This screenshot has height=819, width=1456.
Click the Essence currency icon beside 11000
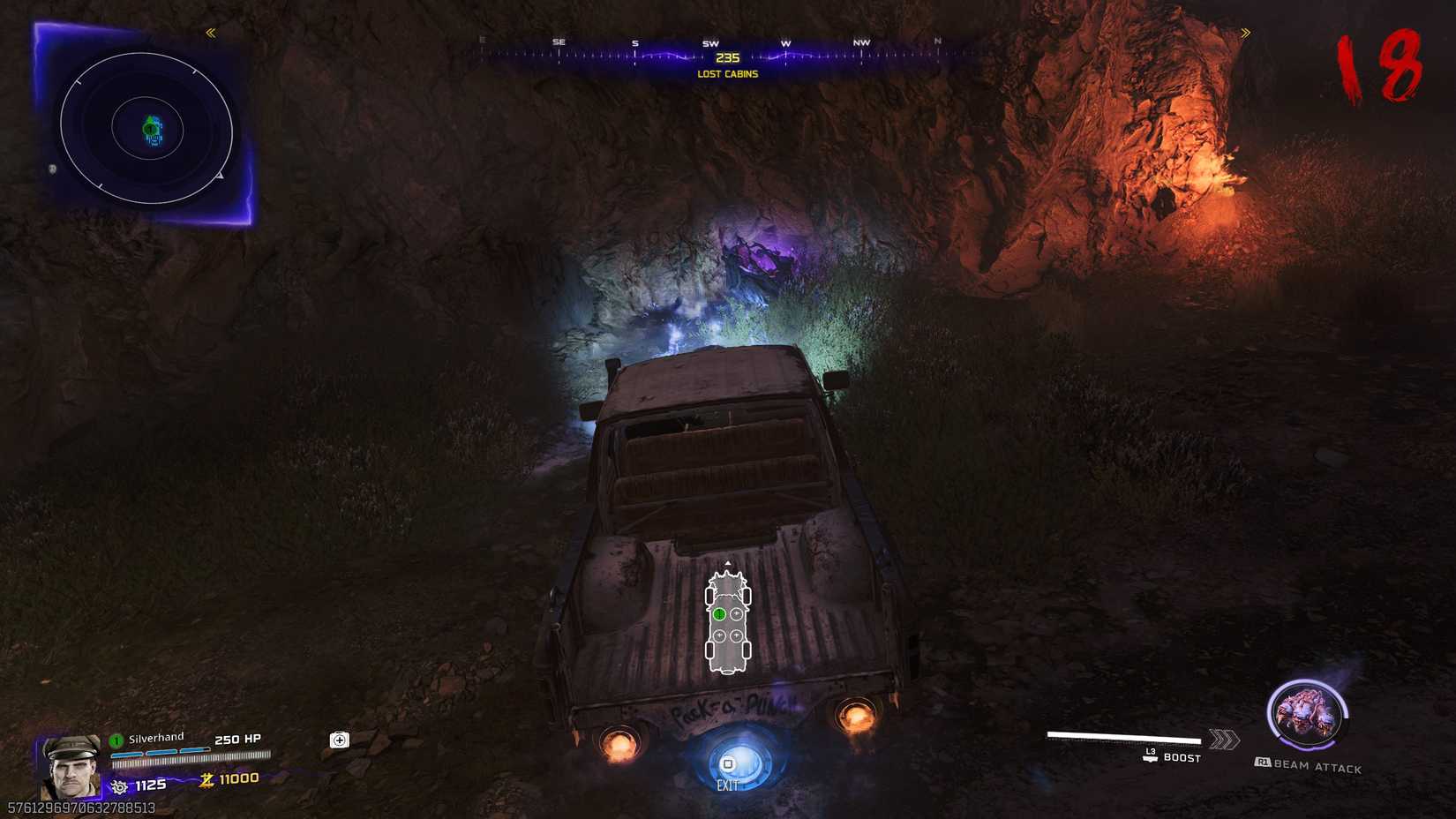[208, 778]
